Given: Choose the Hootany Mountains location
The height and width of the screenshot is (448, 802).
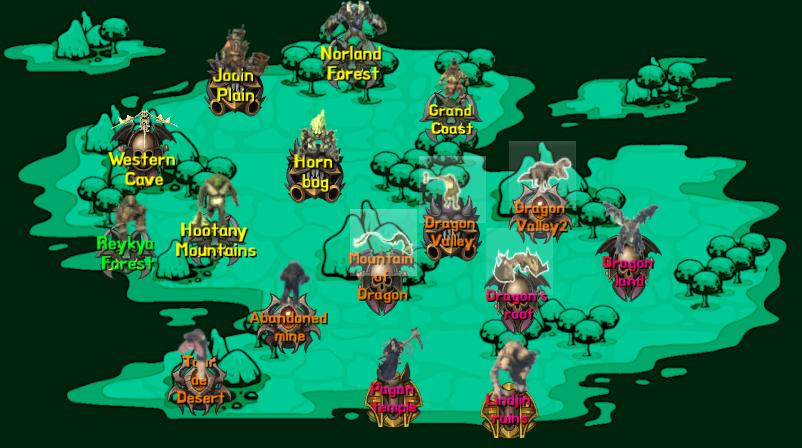Looking at the screenshot, I should [215, 238].
